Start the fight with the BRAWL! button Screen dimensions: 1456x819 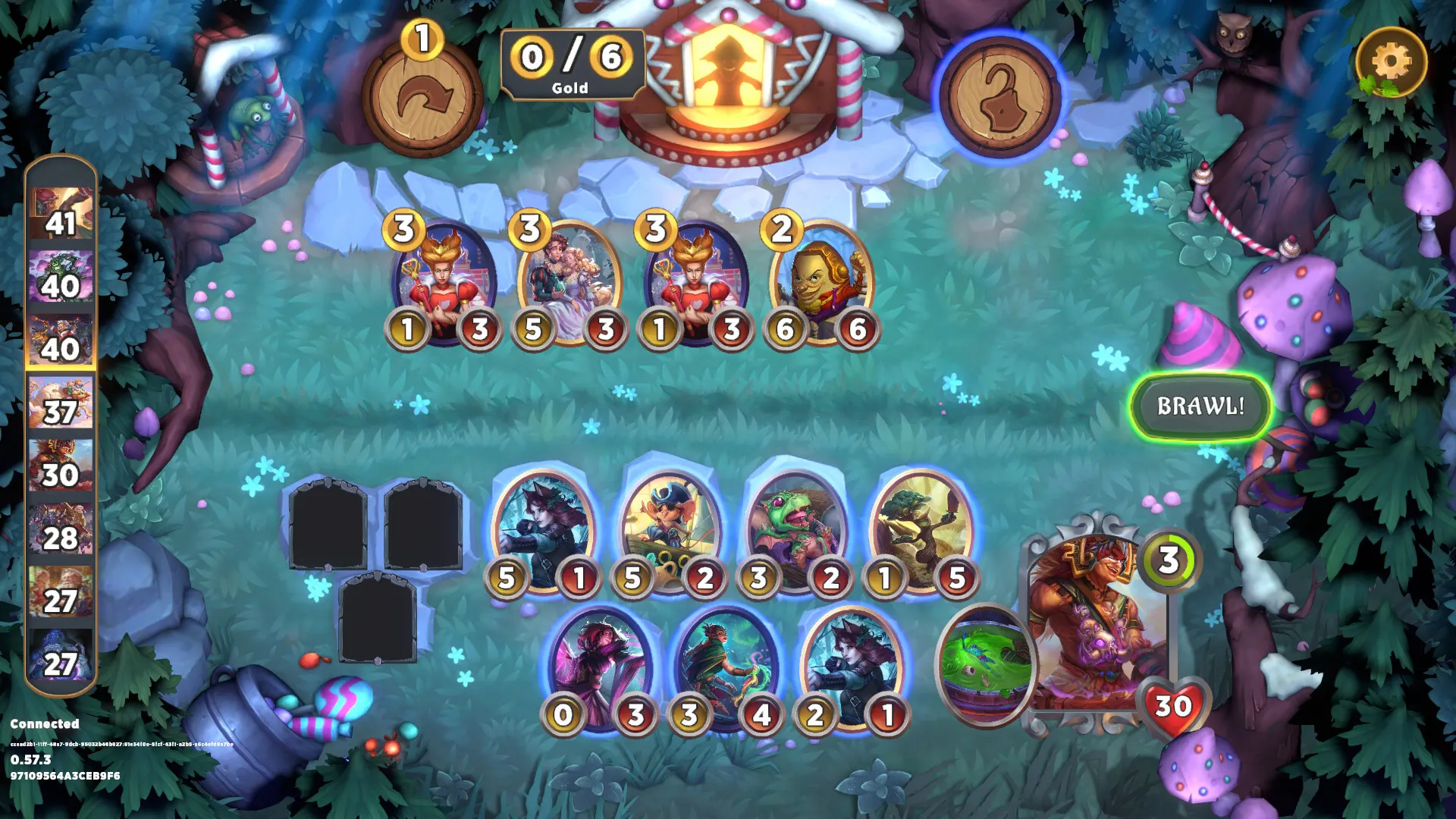point(1200,406)
